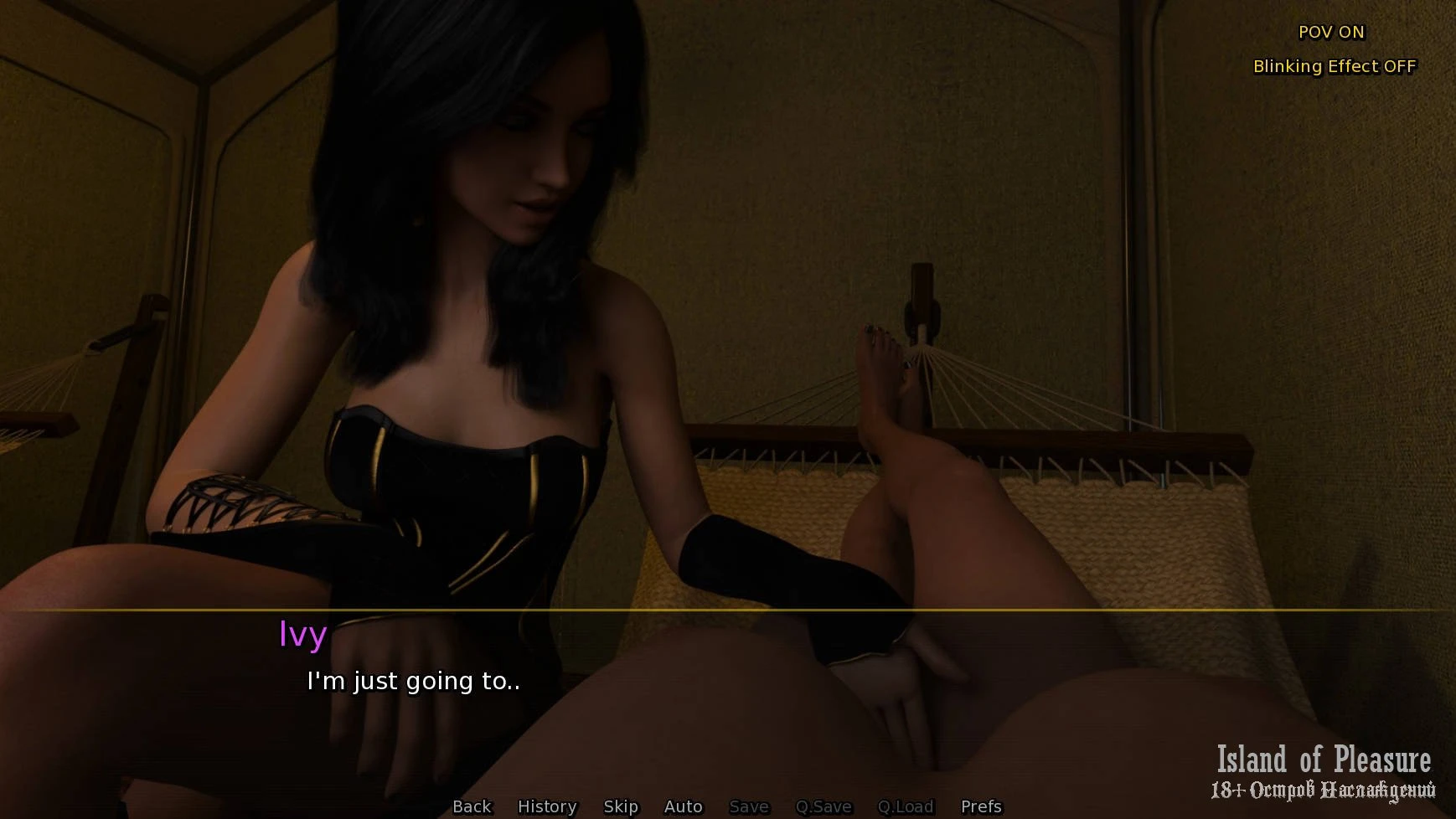Viewport: 1456px width, 819px height.
Task: Toggle the POV ON setting
Action: [x=1331, y=32]
